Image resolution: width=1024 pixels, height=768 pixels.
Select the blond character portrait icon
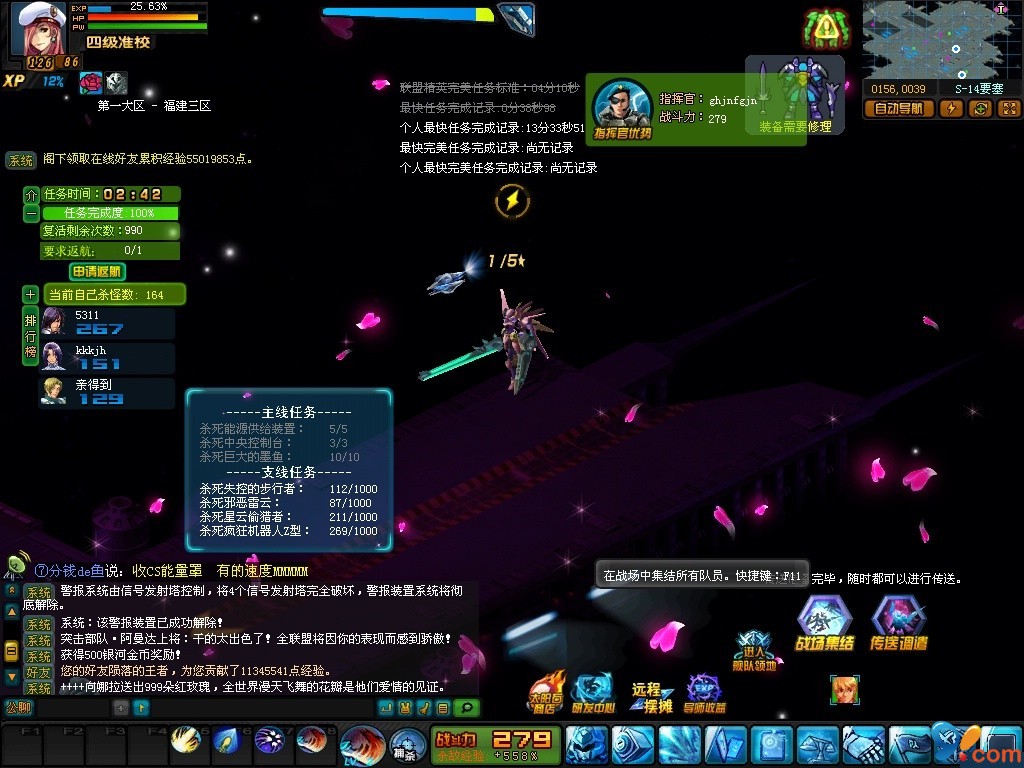(x=845, y=690)
